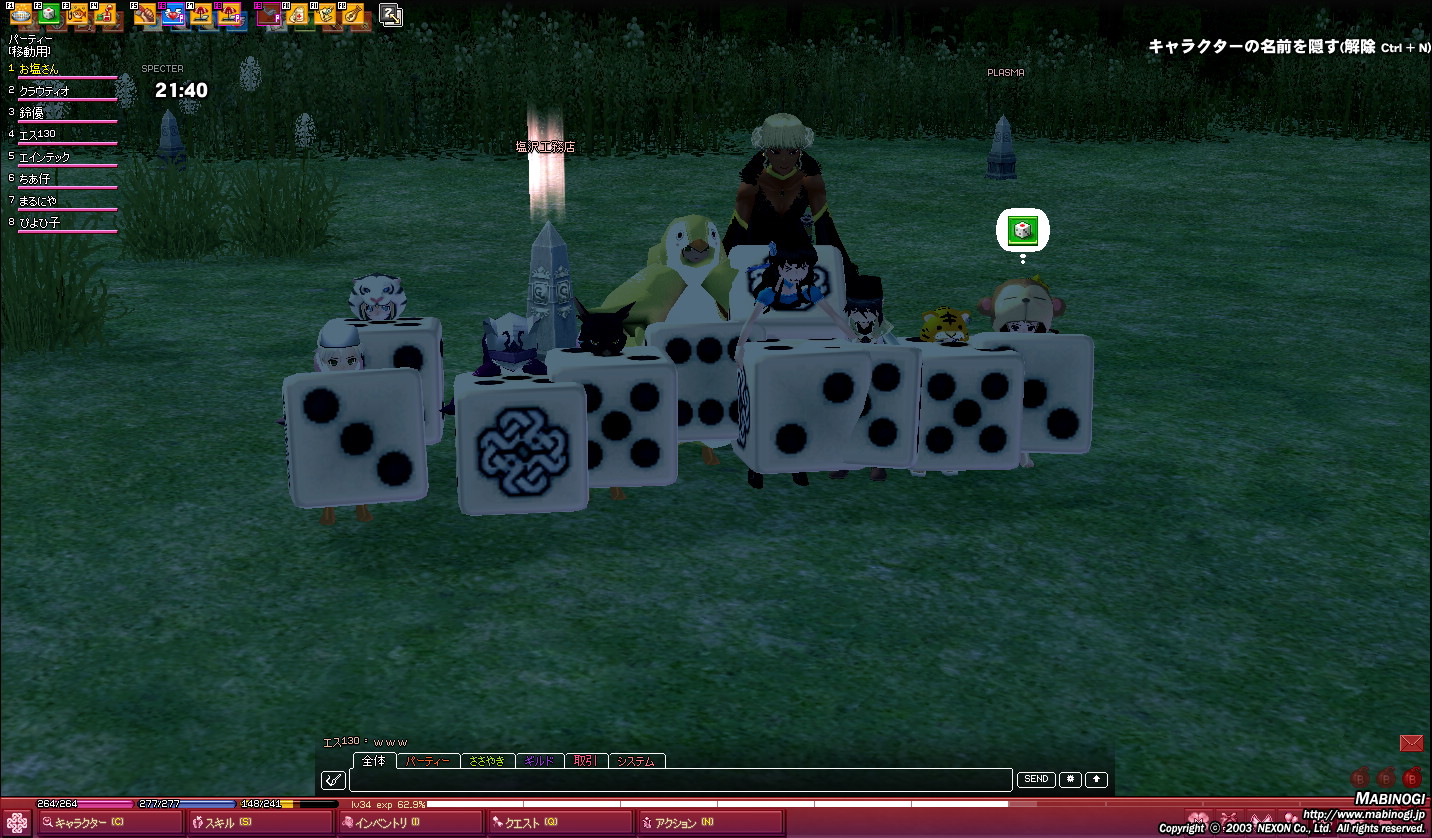This screenshot has width=1432, height=838.
Task: Select party member エス130
Action: pos(38,134)
